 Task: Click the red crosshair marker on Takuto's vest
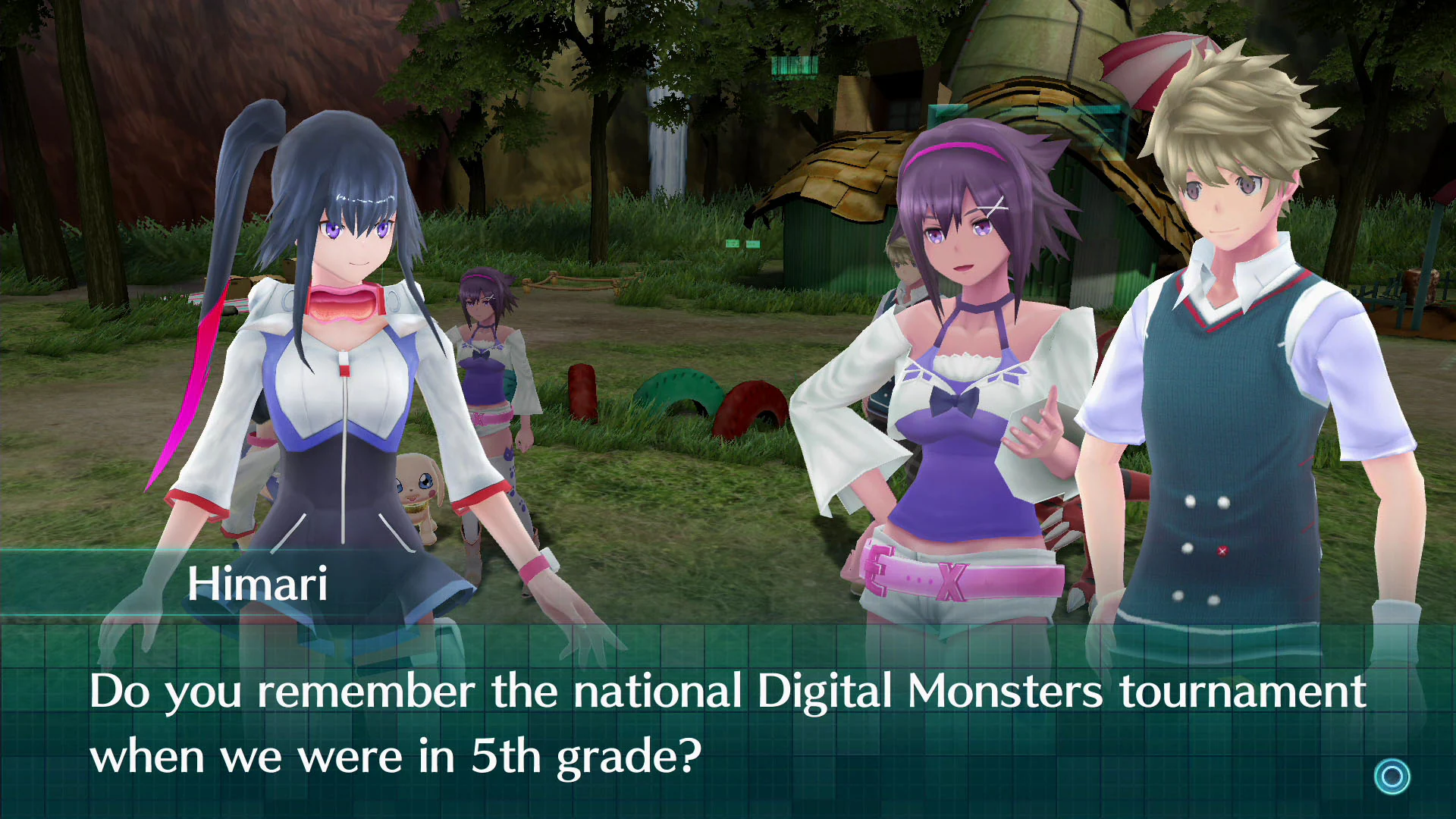(x=1222, y=551)
